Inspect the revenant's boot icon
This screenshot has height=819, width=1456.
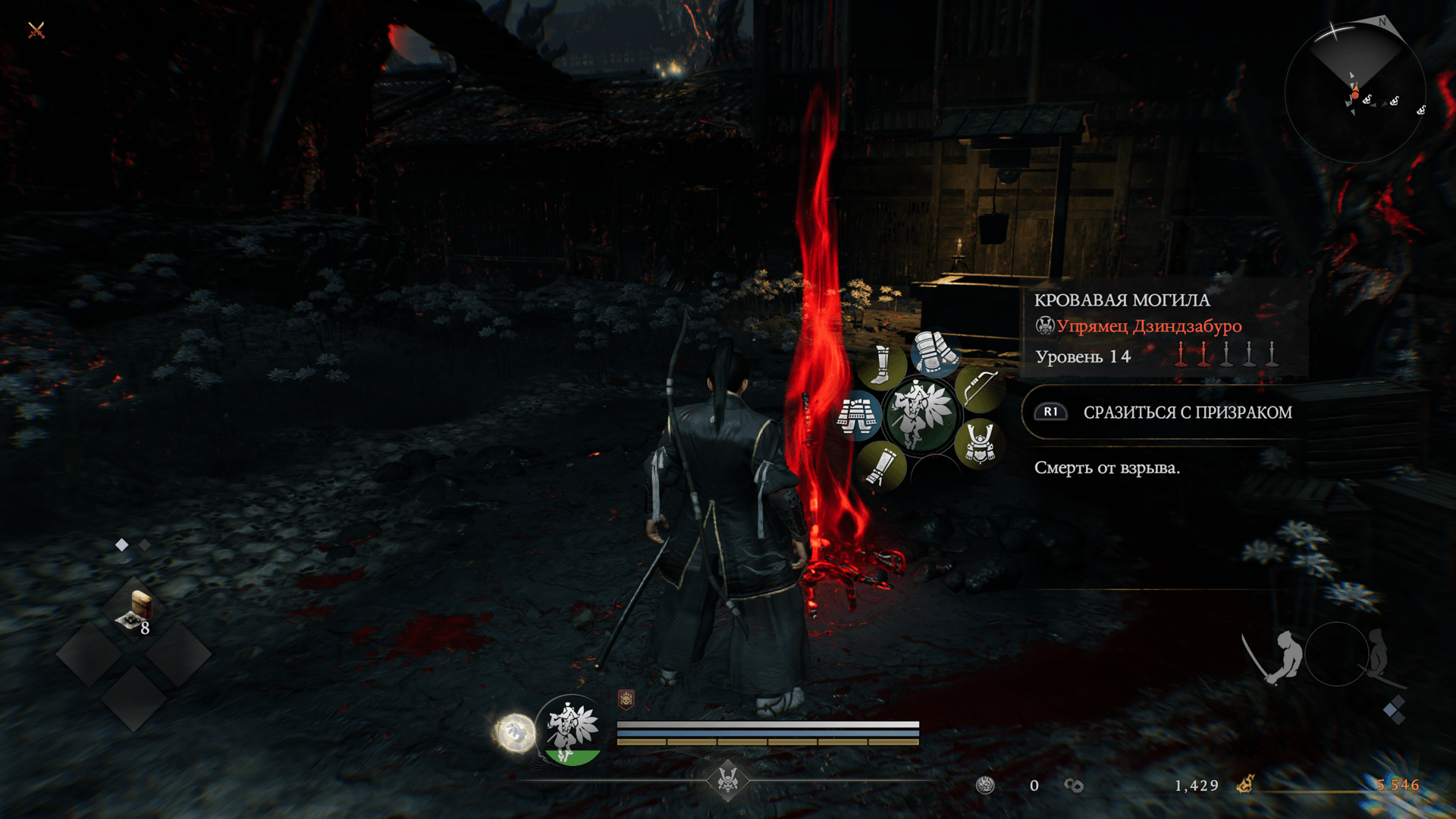click(x=881, y=366)
